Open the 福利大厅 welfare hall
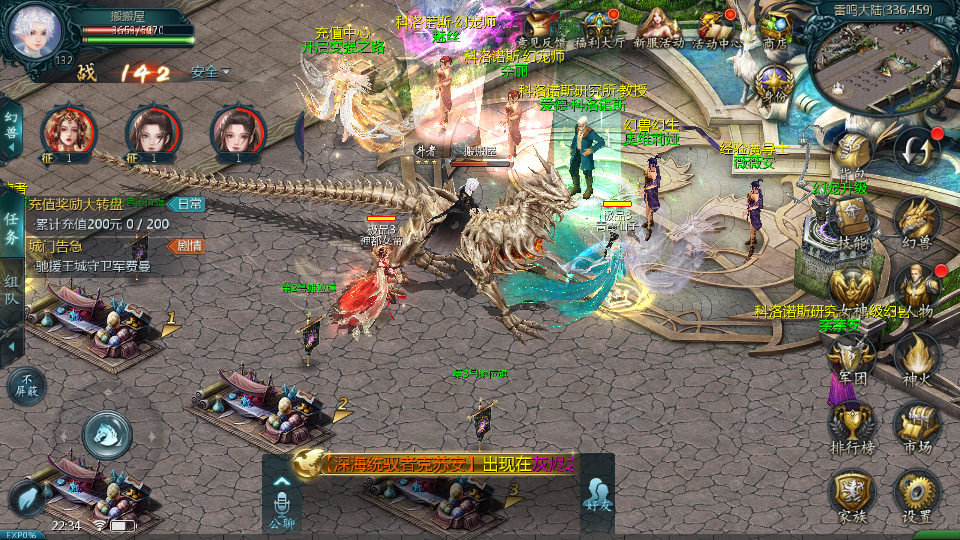The height and width of the screenshot is (540, 960). (600, 27)
